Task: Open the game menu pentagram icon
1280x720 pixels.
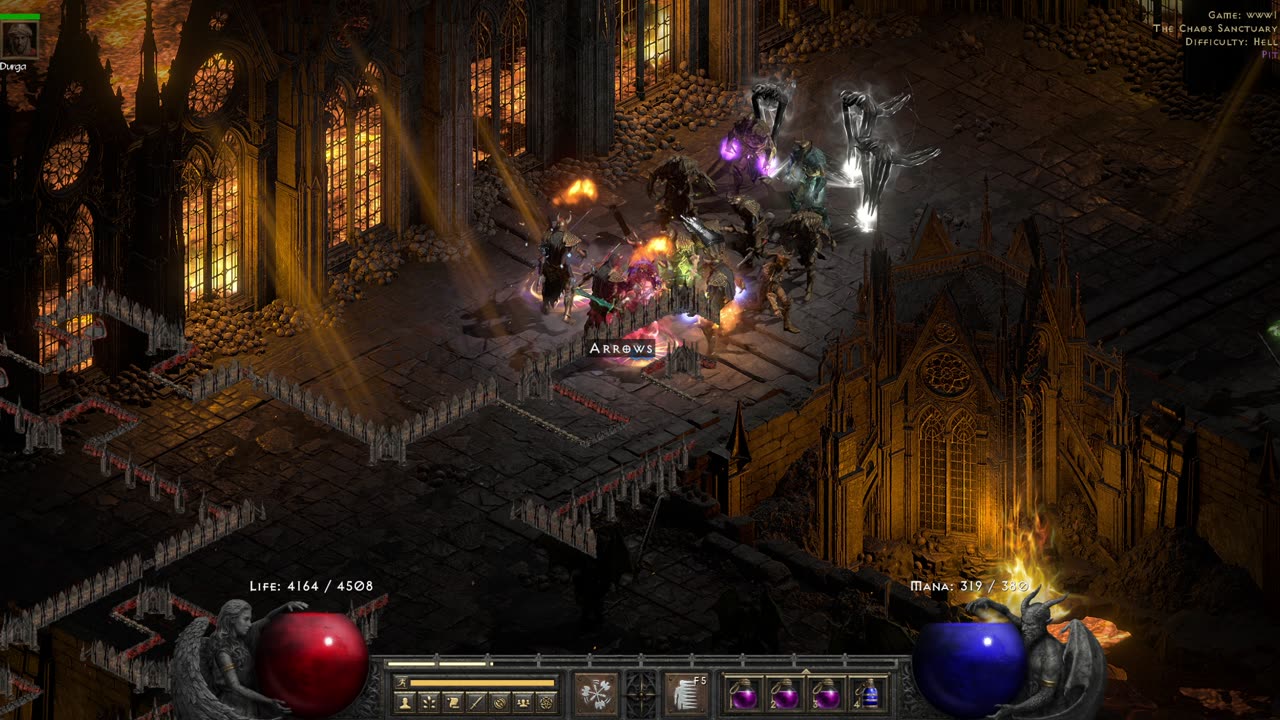Action: click(546, 702)
